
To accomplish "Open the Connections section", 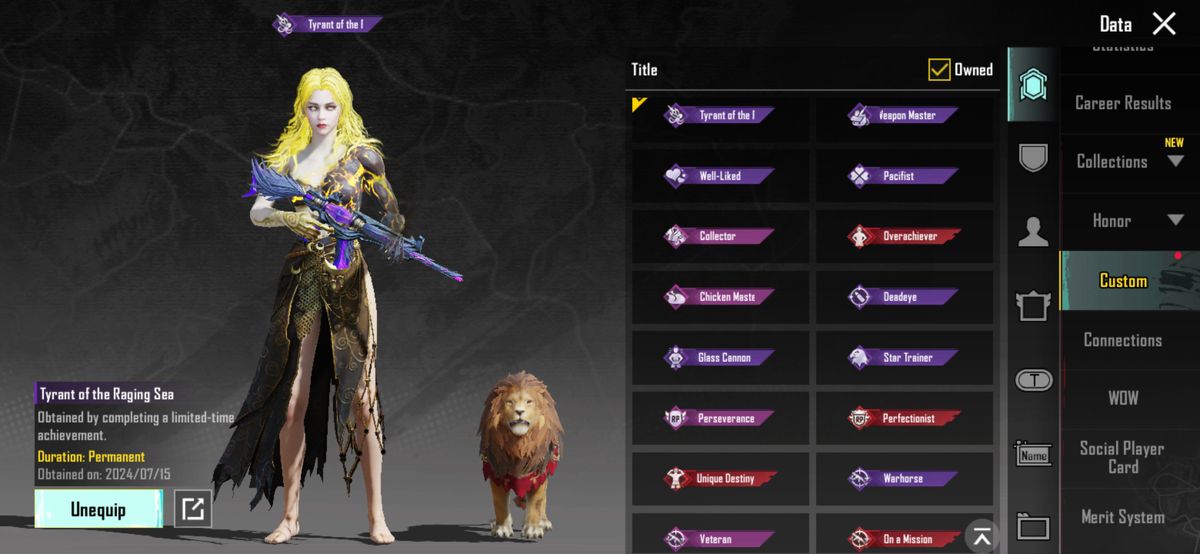I will [1123, 340].
